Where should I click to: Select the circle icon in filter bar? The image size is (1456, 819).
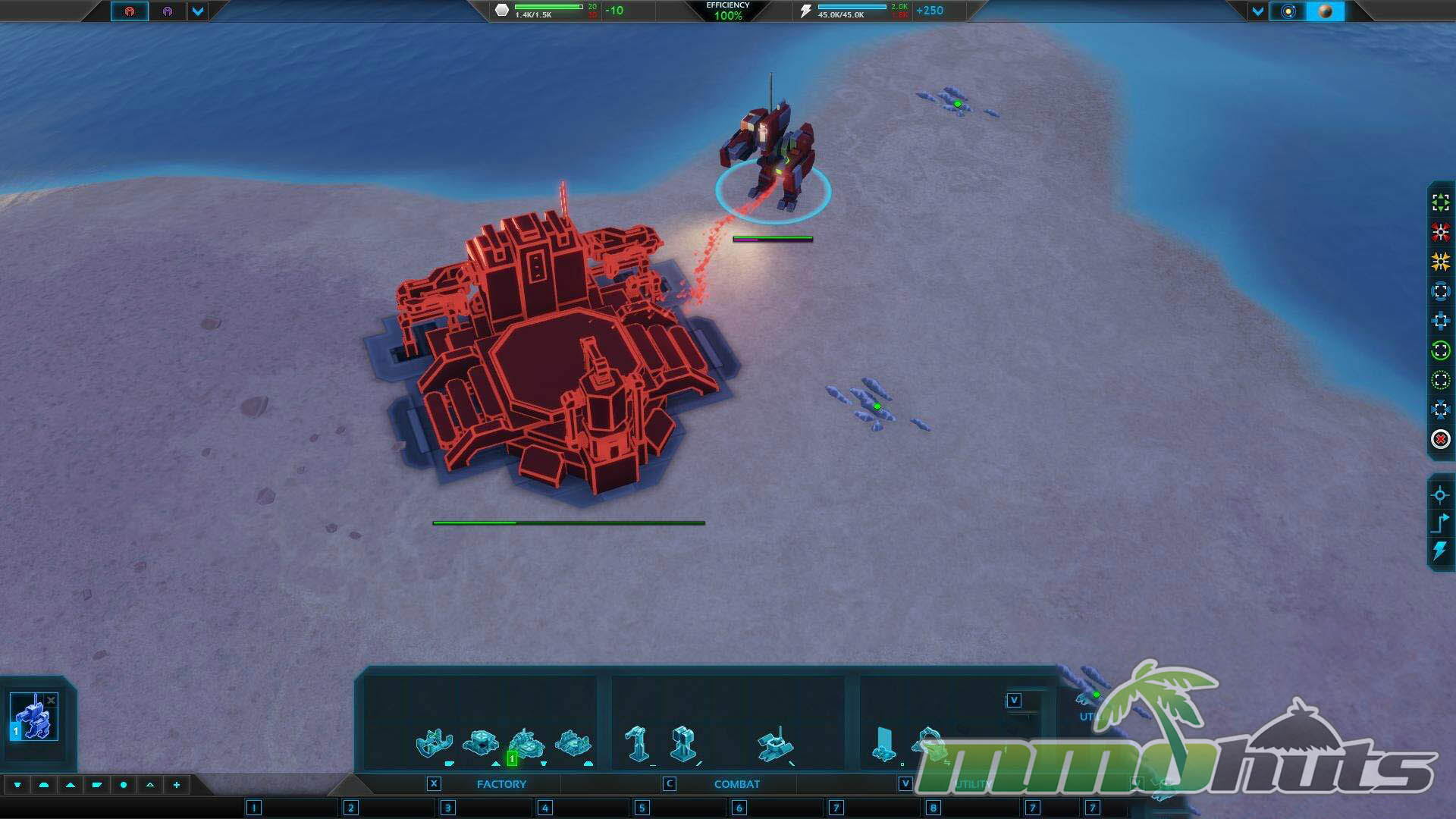click(x=124, y=785)
